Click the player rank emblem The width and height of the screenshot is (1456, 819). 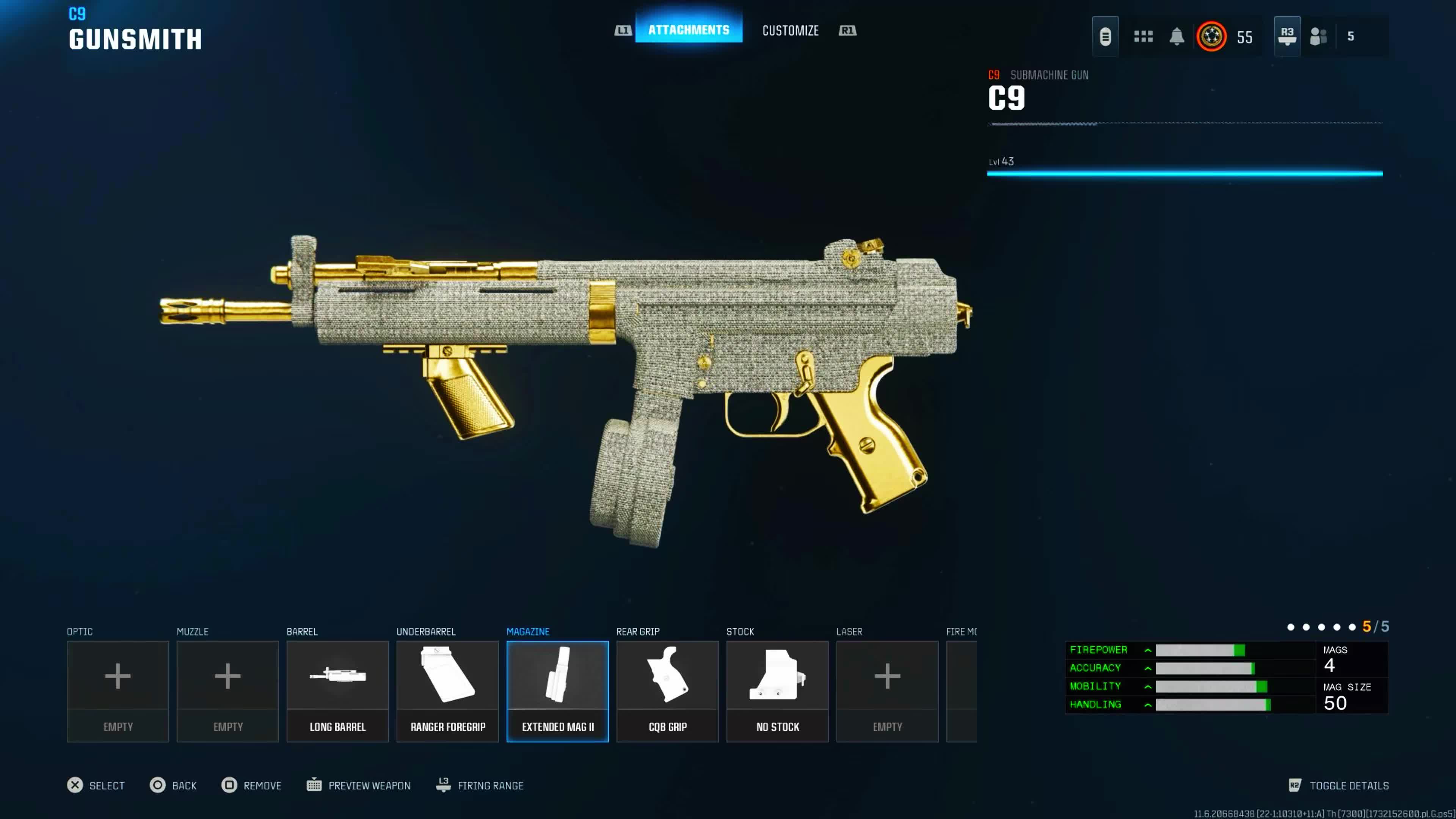(x=1211, y=37)
